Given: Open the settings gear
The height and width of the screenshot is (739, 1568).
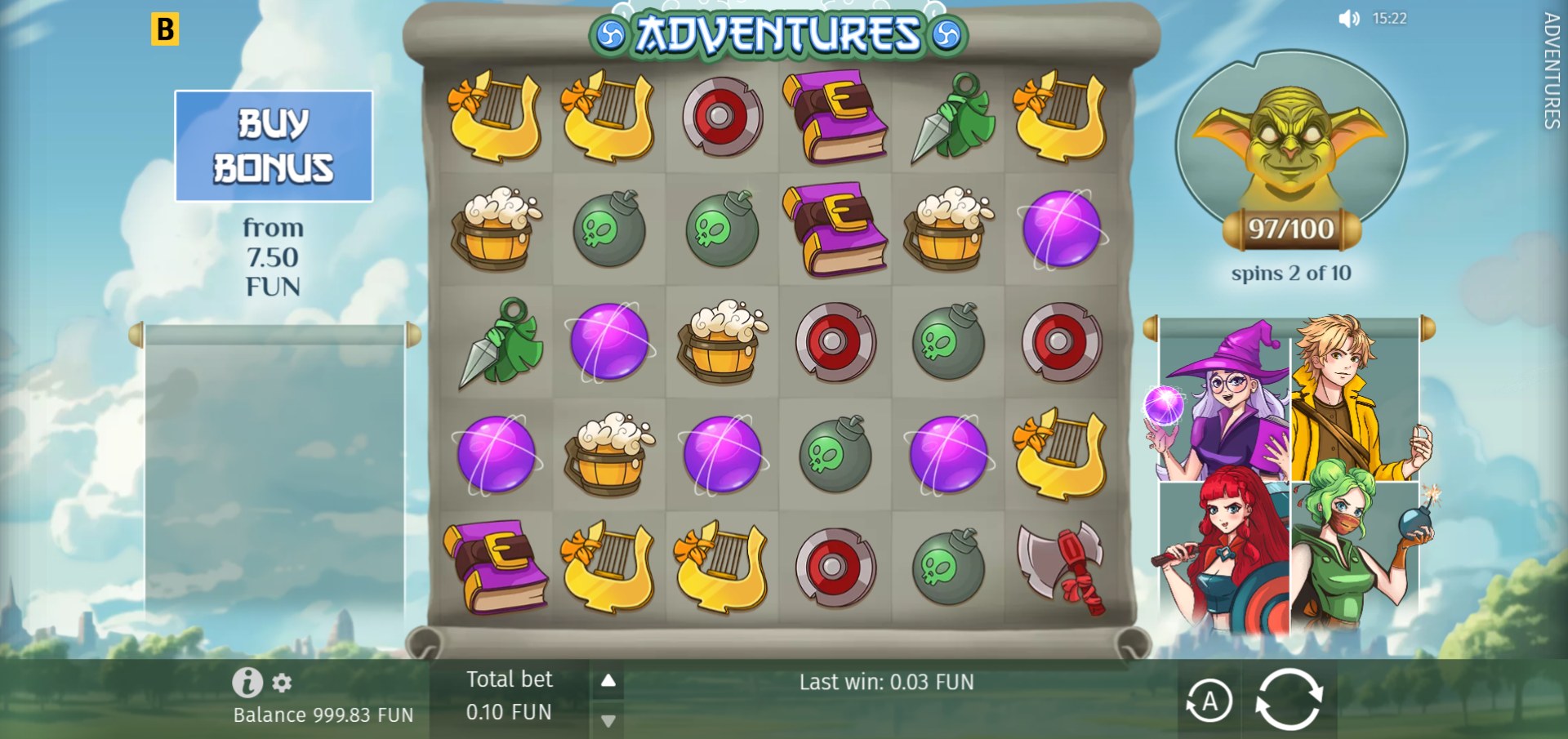Looking at the screenshot, I should [x=283, y=682].
